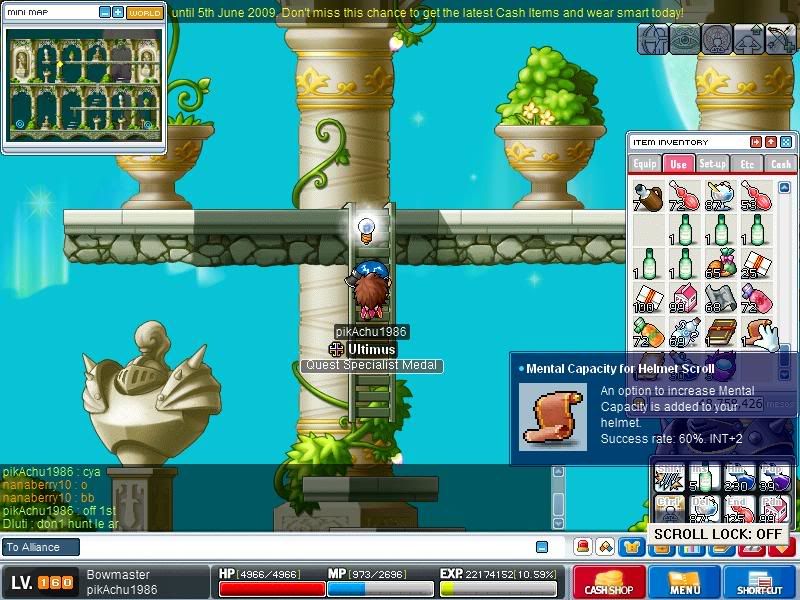Viewport: 800px width, 600px height.
Task: Click the World map button
Action: tap(144, 13)
